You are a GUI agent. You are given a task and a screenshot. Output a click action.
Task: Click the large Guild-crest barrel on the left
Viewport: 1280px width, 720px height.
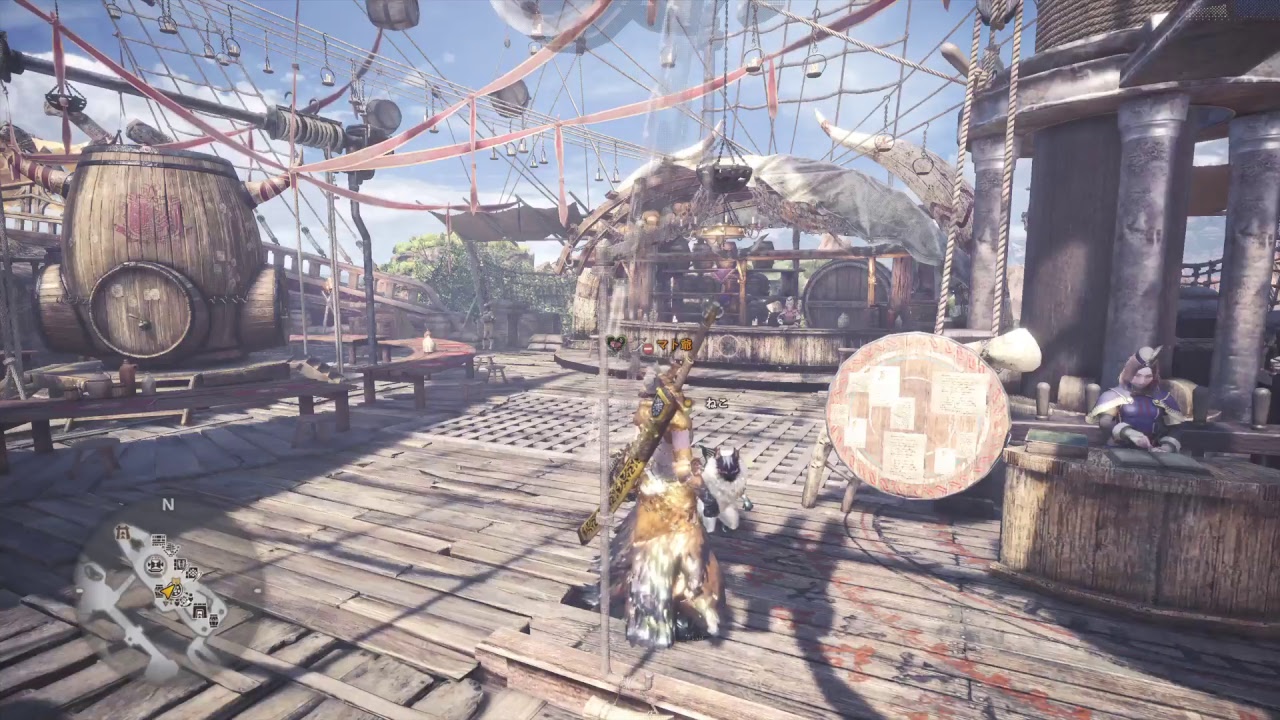[155, 240]
